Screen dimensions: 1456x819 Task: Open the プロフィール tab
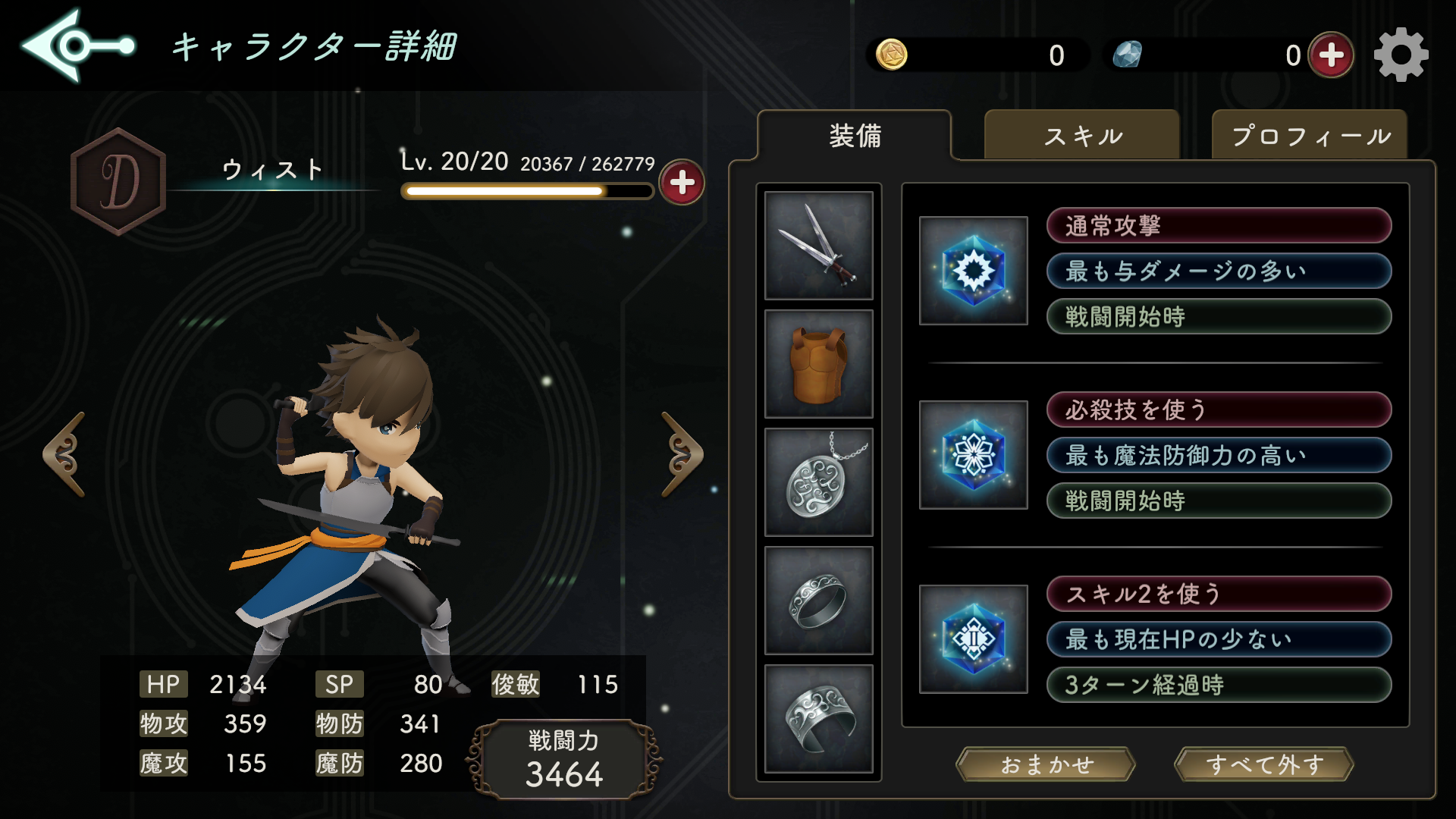pyautogui.click(x=1310, y=136)
